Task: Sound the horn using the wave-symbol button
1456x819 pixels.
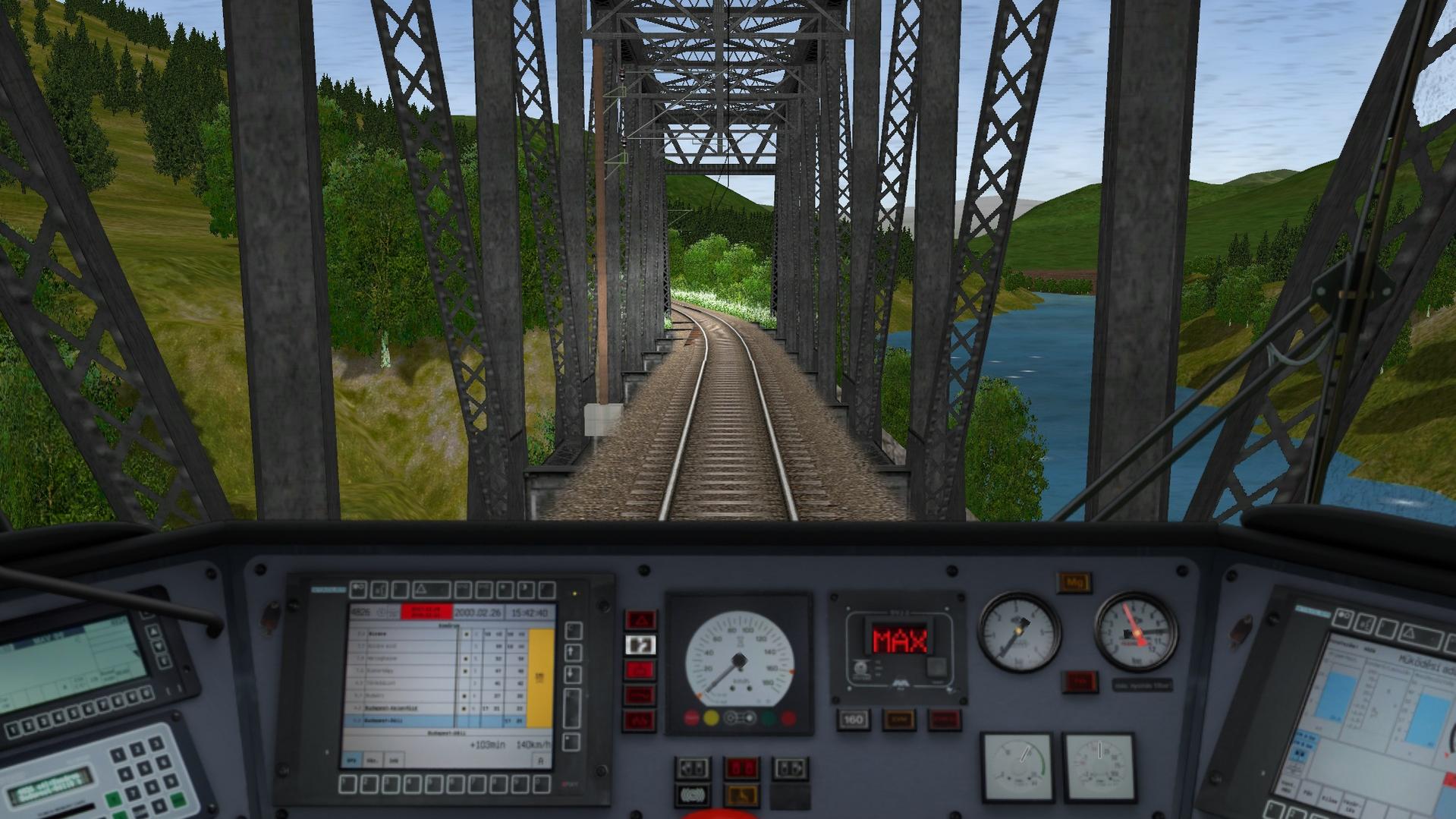Action: [x=692, y=795]
